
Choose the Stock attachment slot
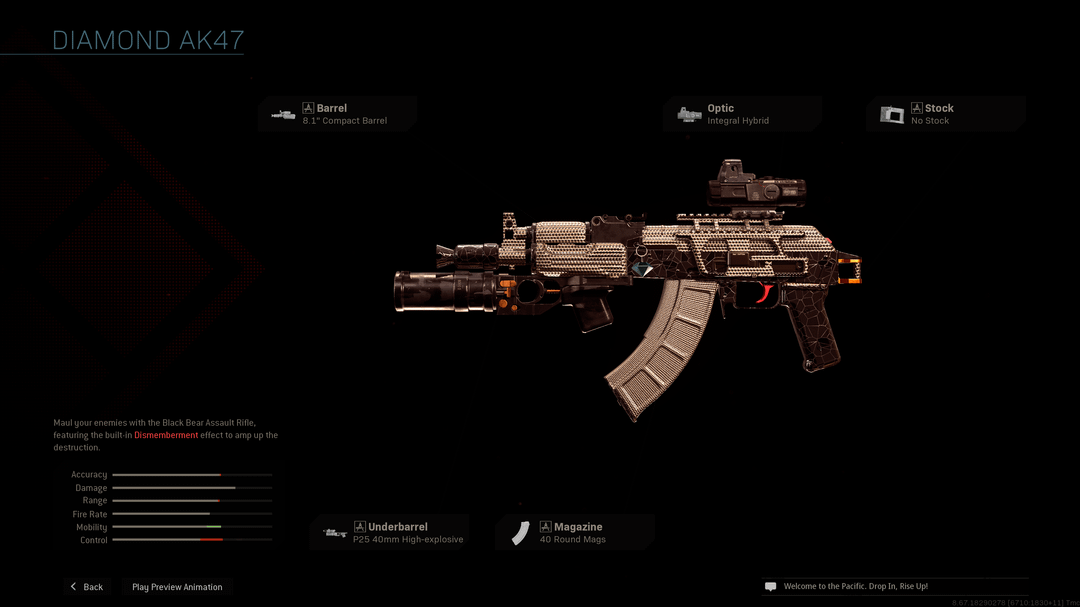coord(945,114)
